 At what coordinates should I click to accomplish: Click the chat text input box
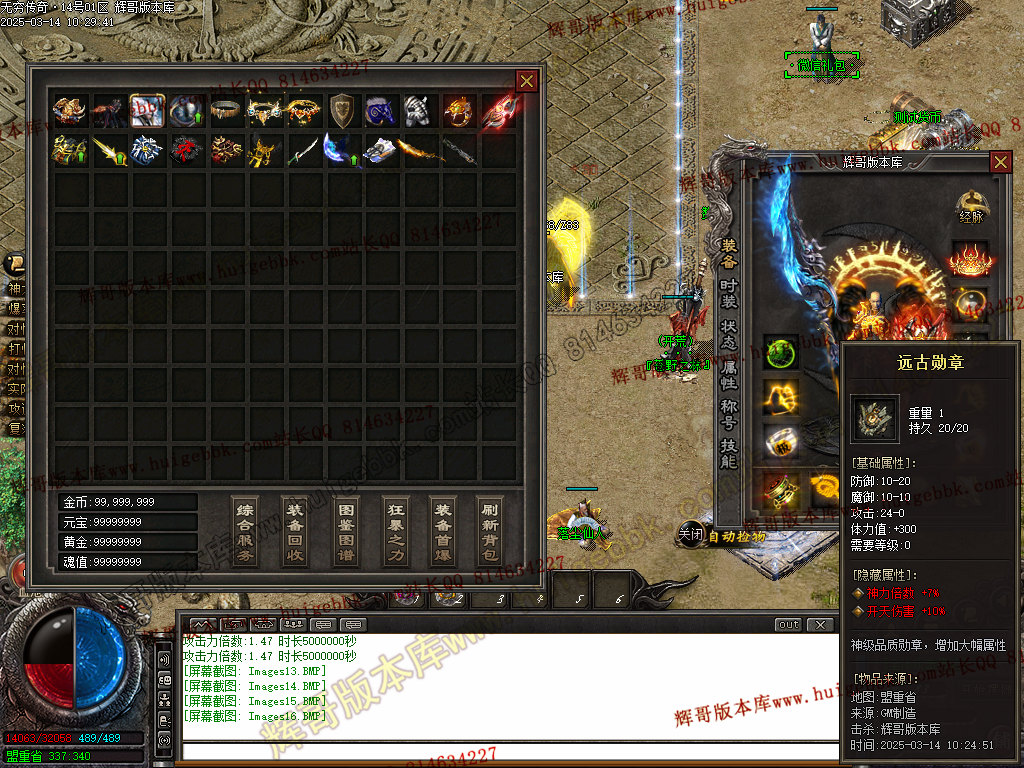510,751
